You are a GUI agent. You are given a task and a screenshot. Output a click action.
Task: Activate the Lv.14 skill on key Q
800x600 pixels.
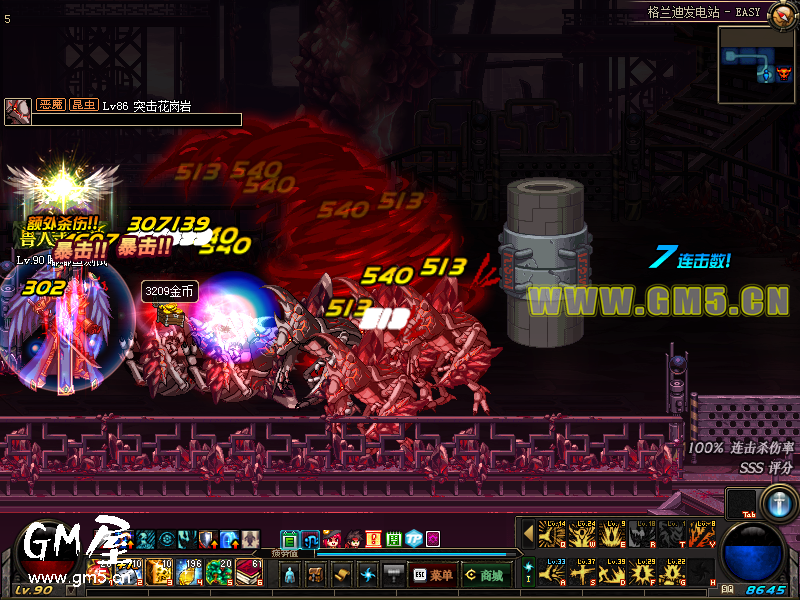[x=551, y=535]
